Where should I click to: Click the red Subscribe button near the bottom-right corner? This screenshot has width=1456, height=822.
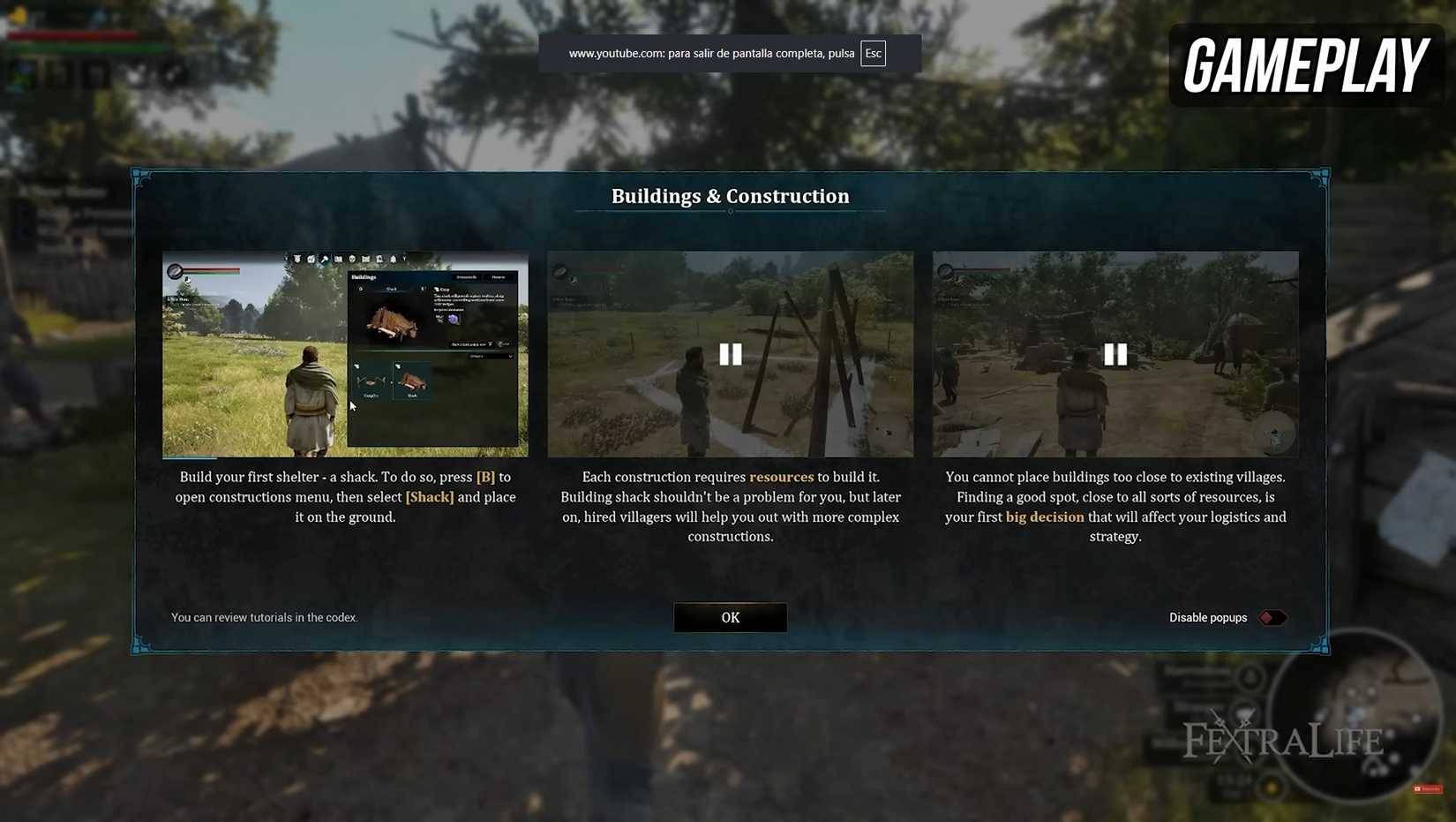click(x=1426, y=788)
